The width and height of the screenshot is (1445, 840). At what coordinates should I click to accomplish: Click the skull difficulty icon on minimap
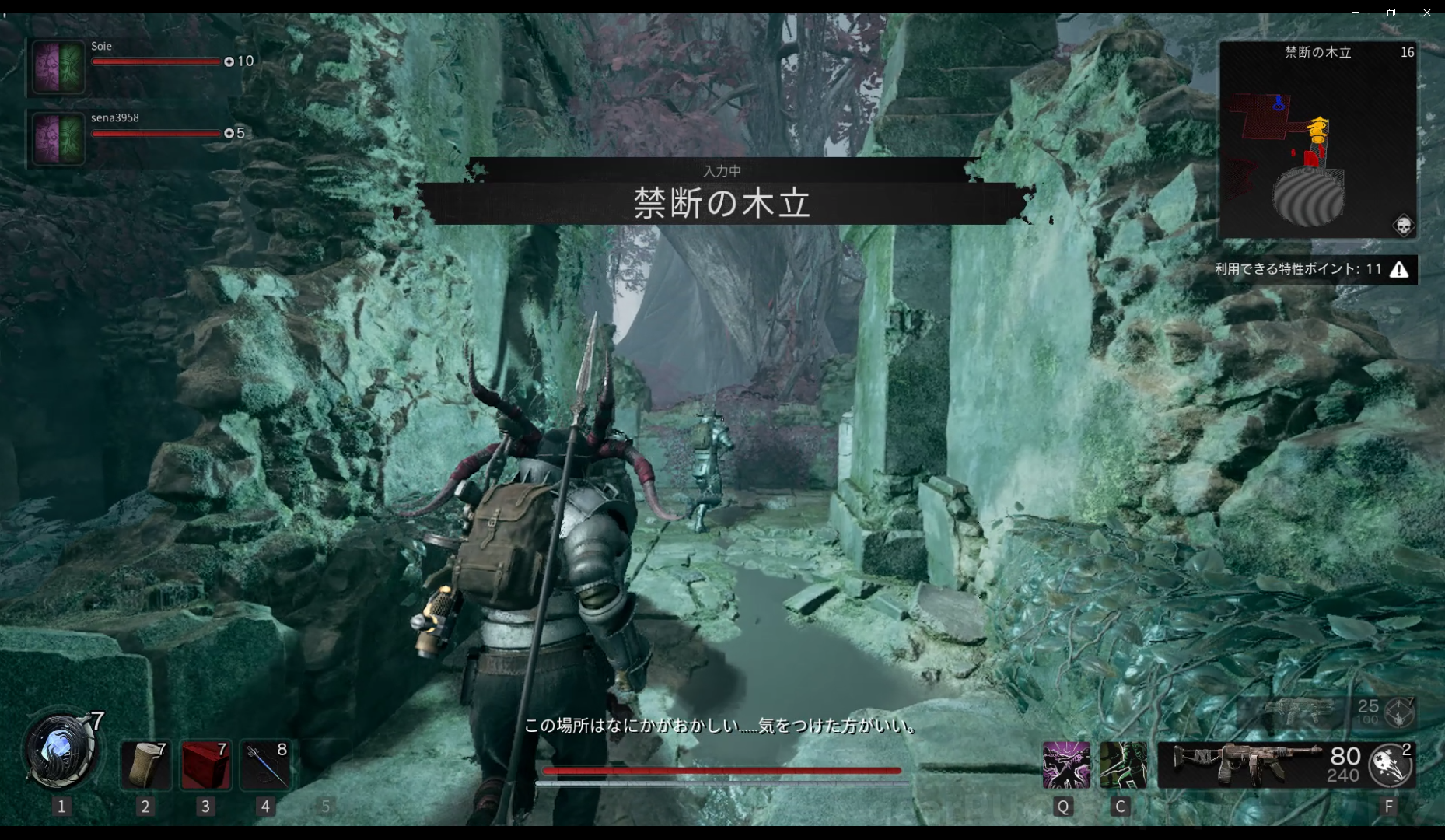click(x=1403, y=226)
